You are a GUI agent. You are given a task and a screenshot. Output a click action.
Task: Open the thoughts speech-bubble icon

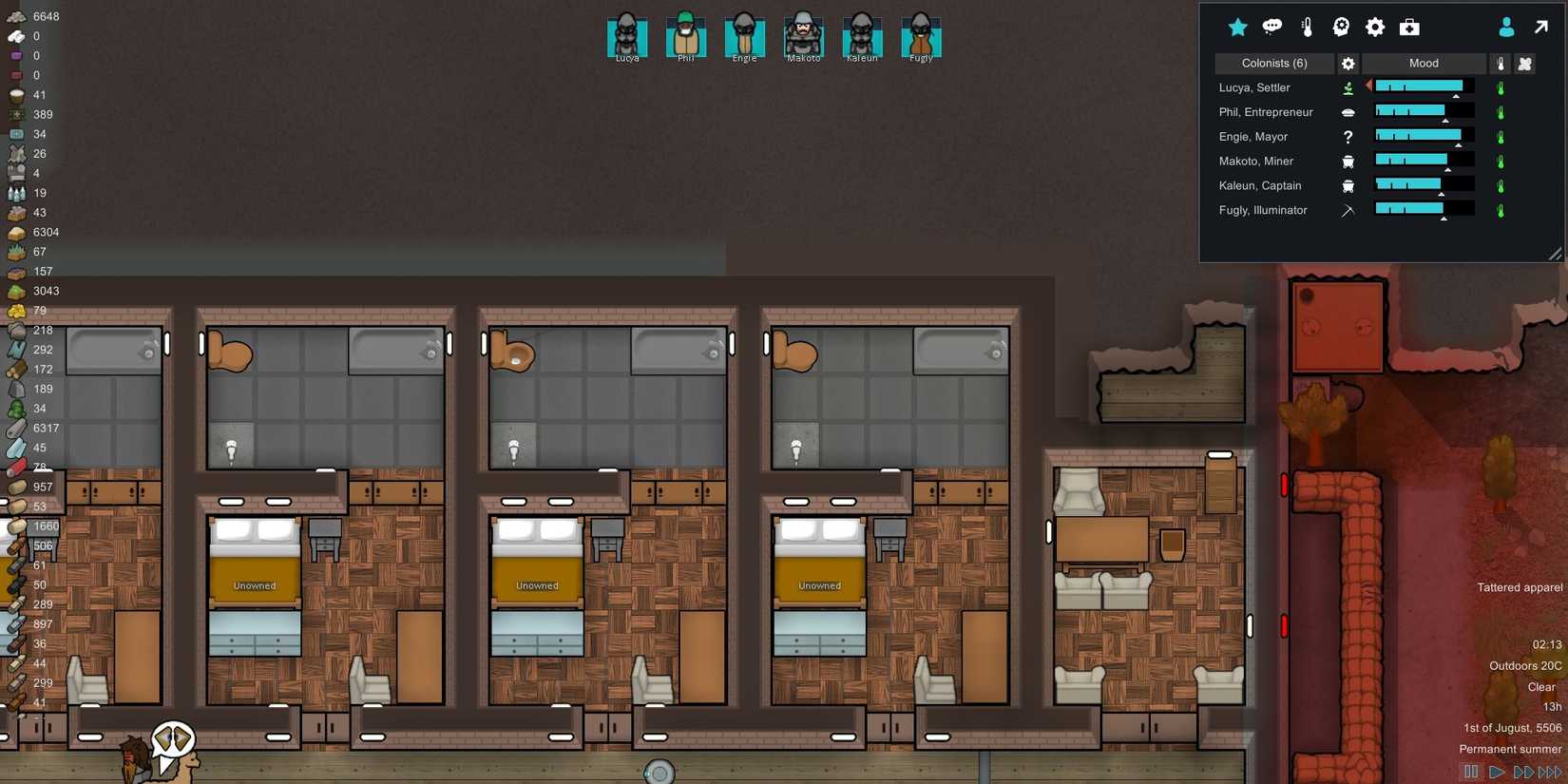point(1272,27)
